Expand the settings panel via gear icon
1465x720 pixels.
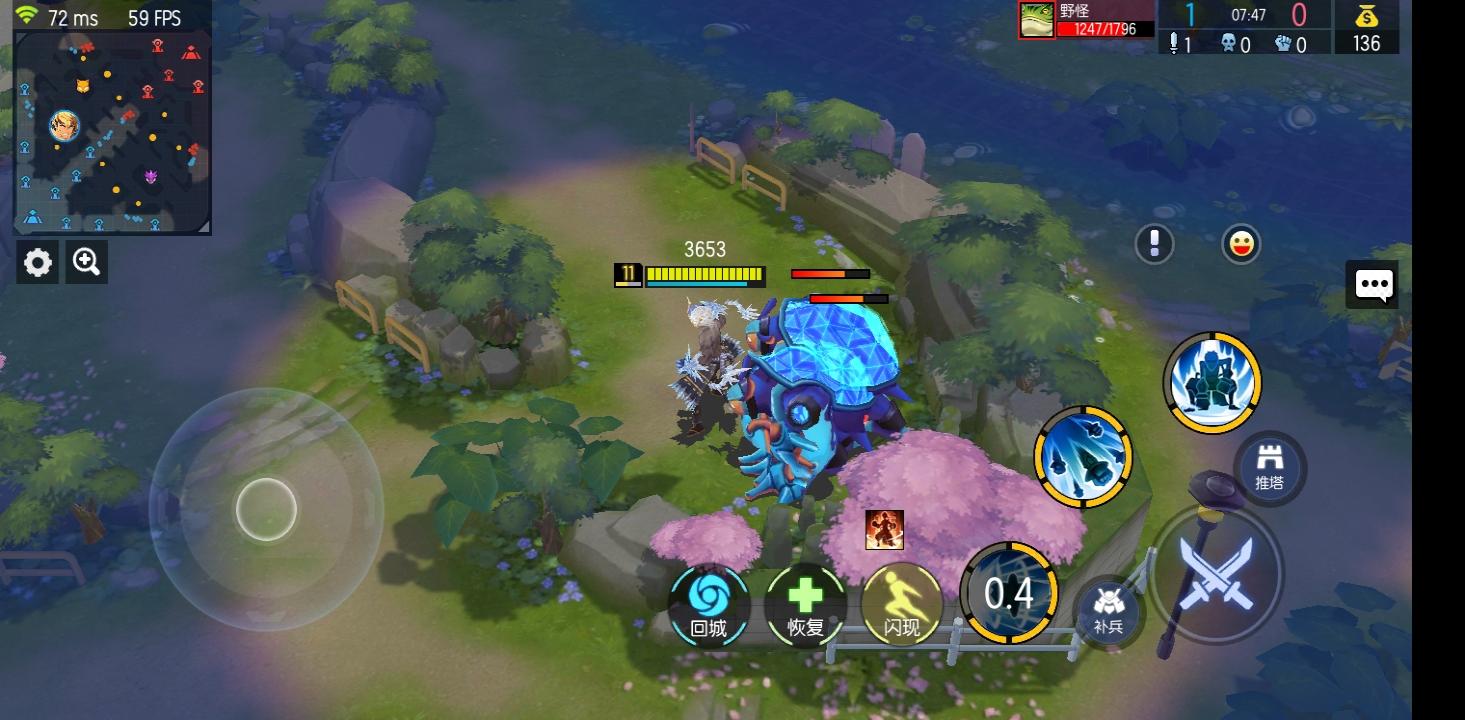tap(38, 262)
